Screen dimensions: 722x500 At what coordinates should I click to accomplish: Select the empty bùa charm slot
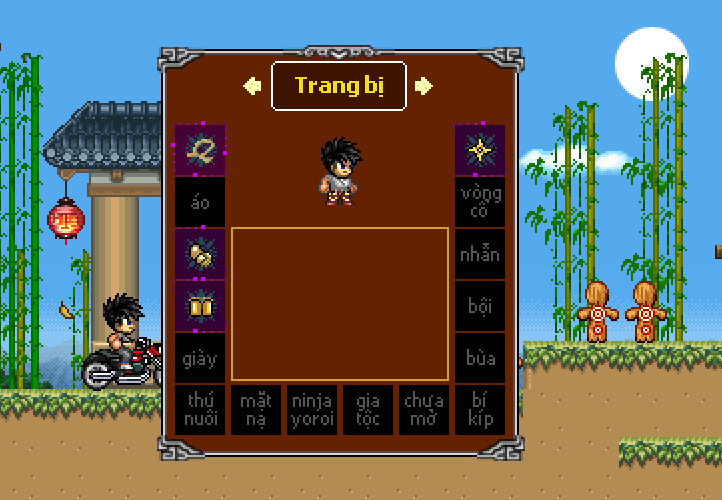click(480, 358)
